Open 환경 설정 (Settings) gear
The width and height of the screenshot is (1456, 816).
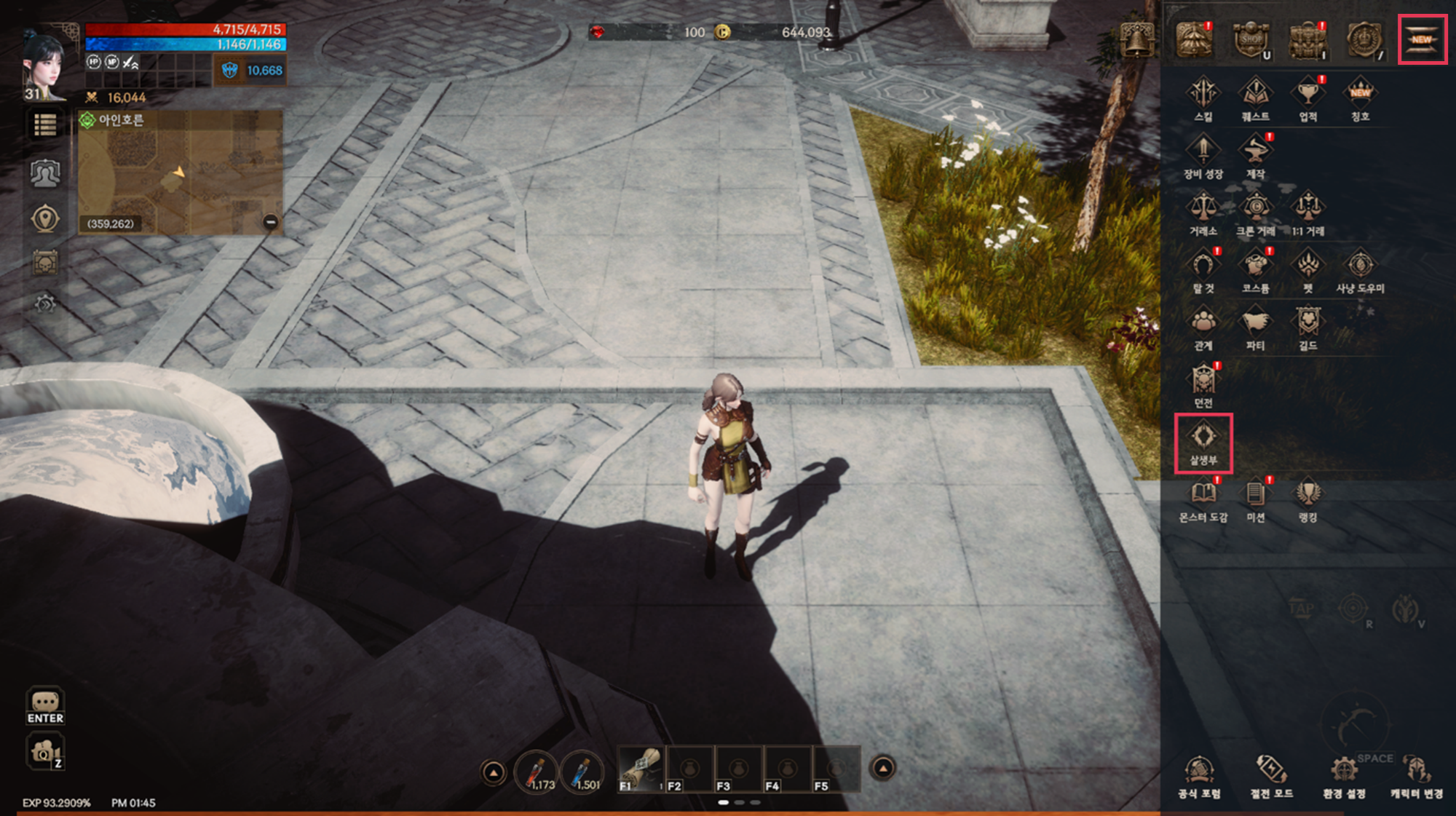tap(1344, 776)
